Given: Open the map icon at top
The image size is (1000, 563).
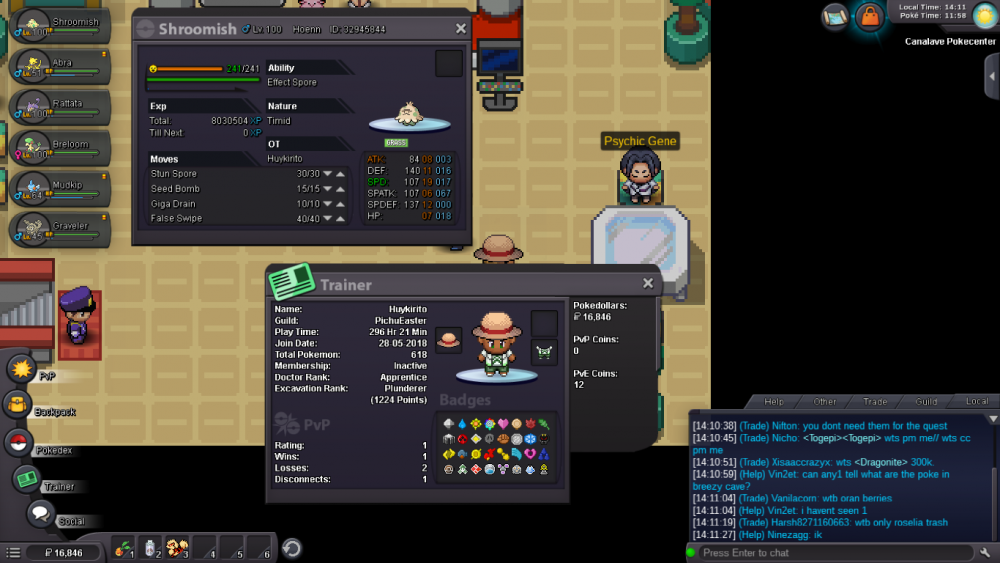Looking at the screenshot, I should click(835, 16).
